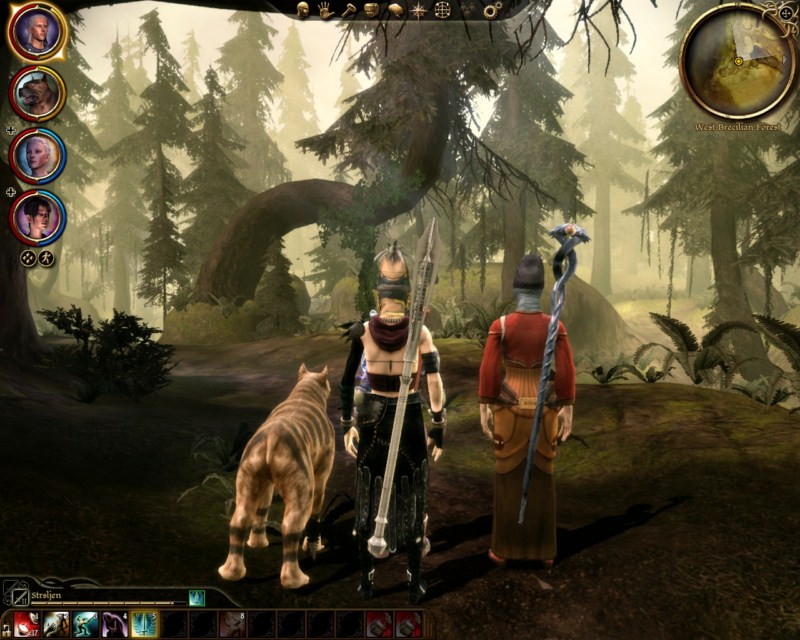Viewport: 800px width, 640px height.
Task: Activate the glowing sword sustained ability slot
Action: pos(144,625)
